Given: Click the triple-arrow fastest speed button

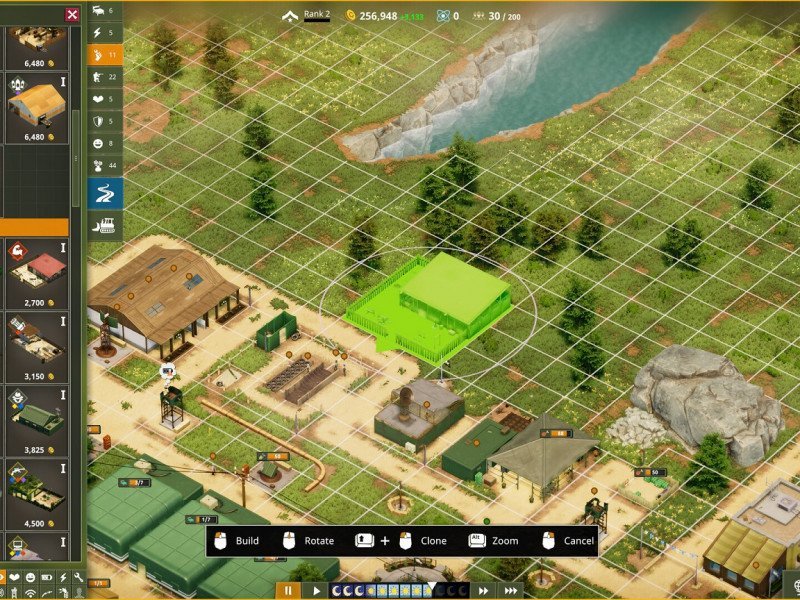Looking at the screenshot, I should [510, 591].
